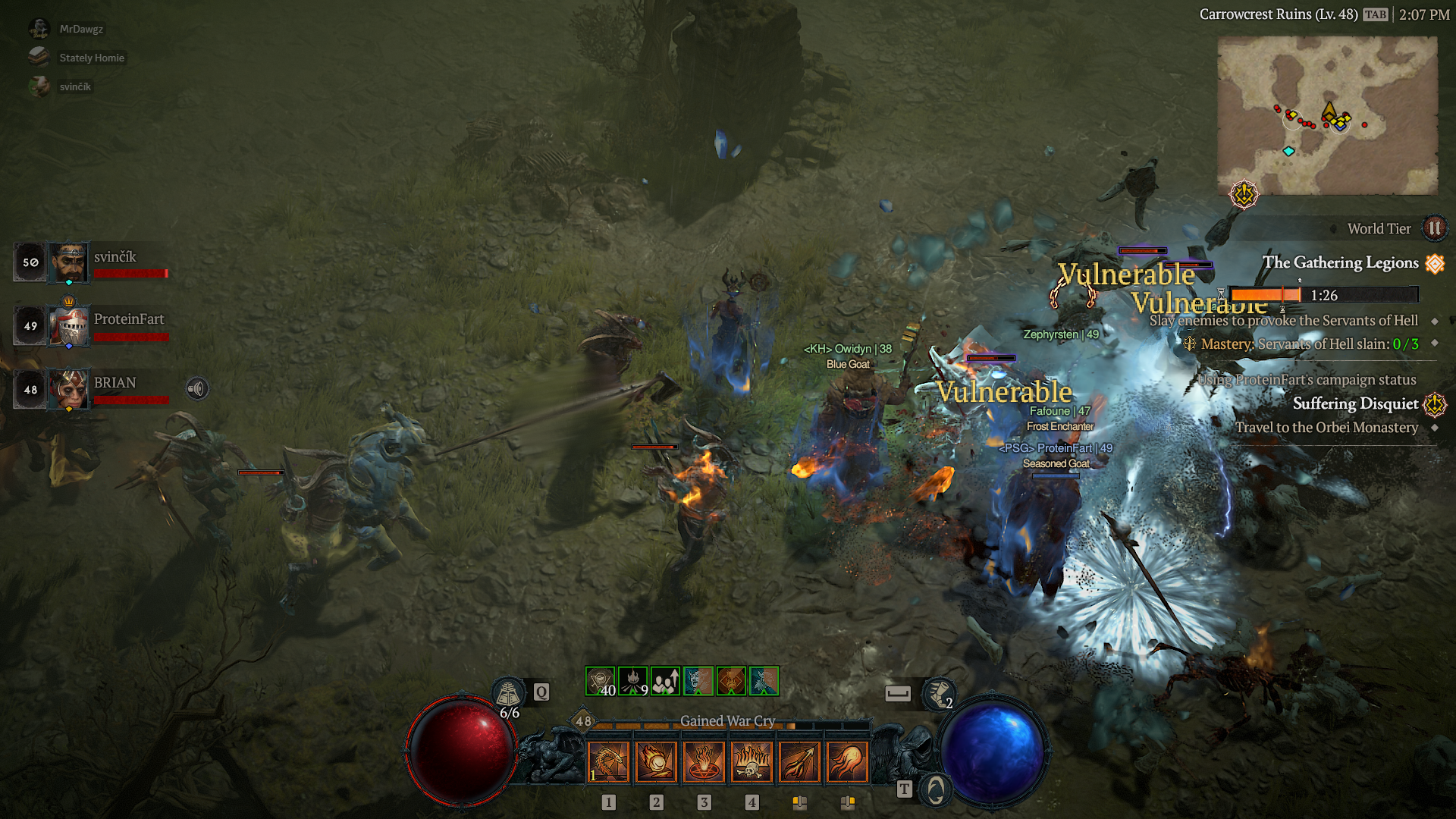Inspect the campfire buff with 9 stacks
This screenshot has height=819, width=1456.
(632, 681)
